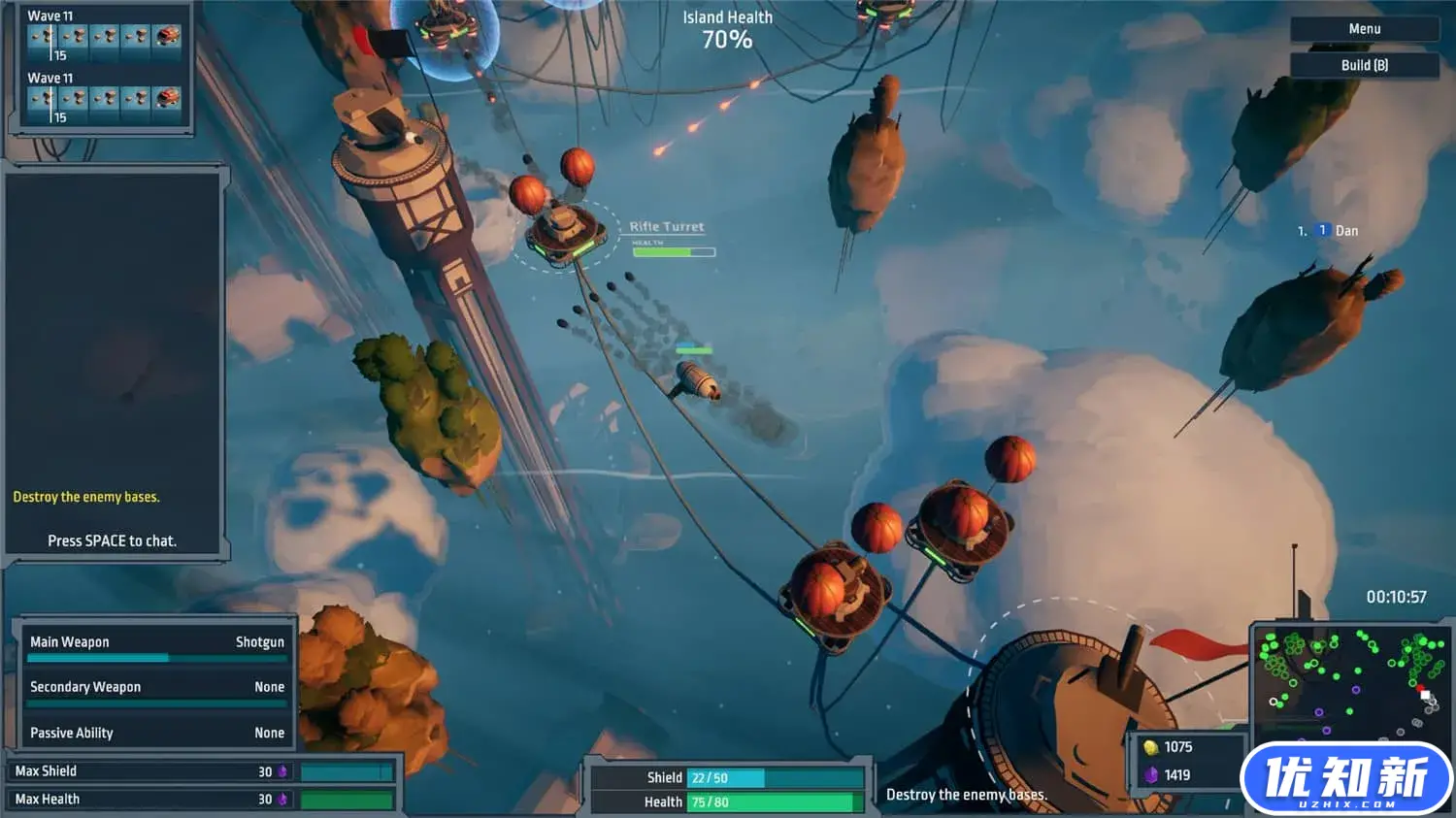Inspect the top Wave 11 enemy preview
The height and width of the screenshot is (818, 1456).
[x=105, y=38]
